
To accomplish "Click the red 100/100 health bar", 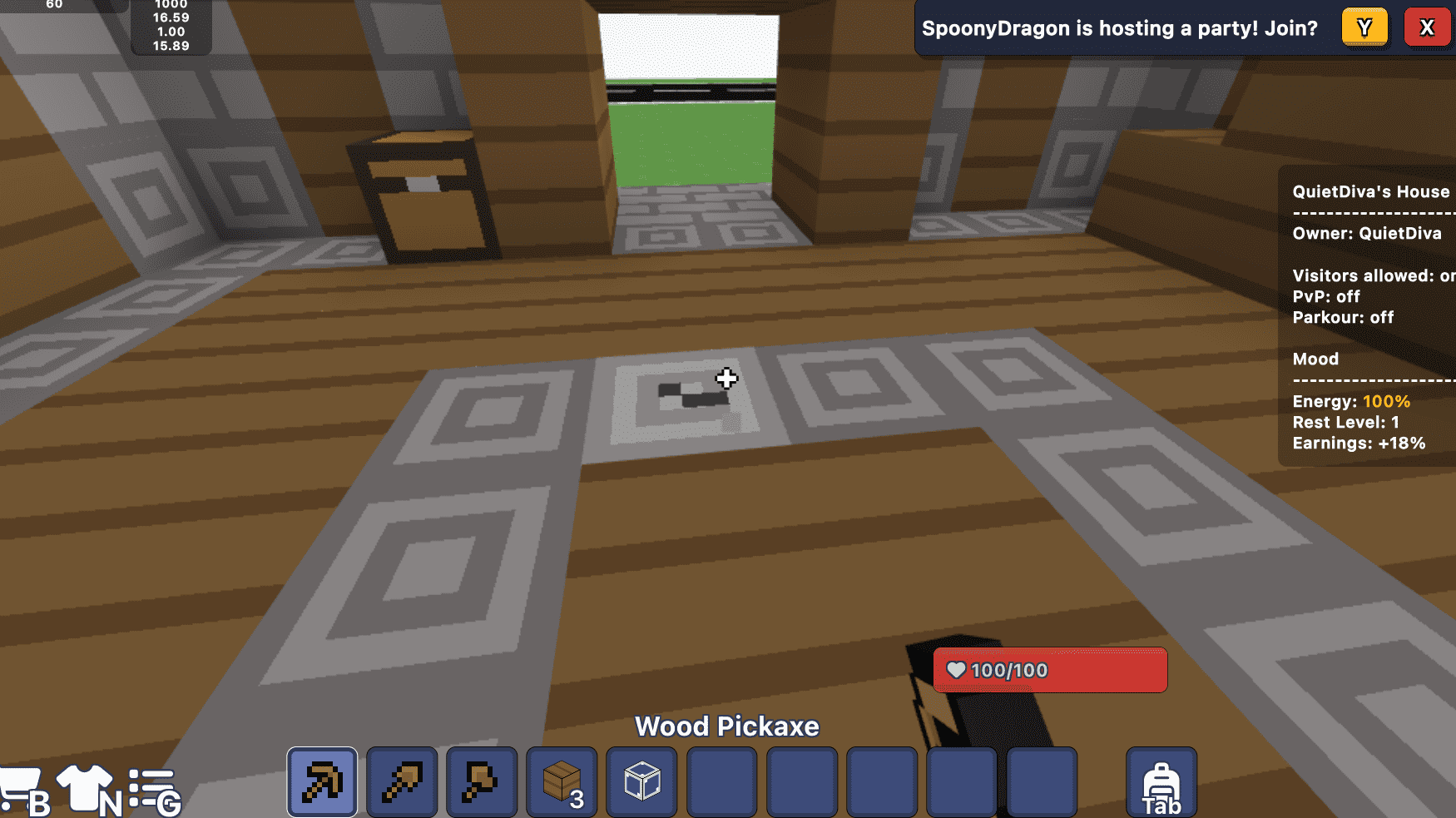I will (x=1050, y=670).
